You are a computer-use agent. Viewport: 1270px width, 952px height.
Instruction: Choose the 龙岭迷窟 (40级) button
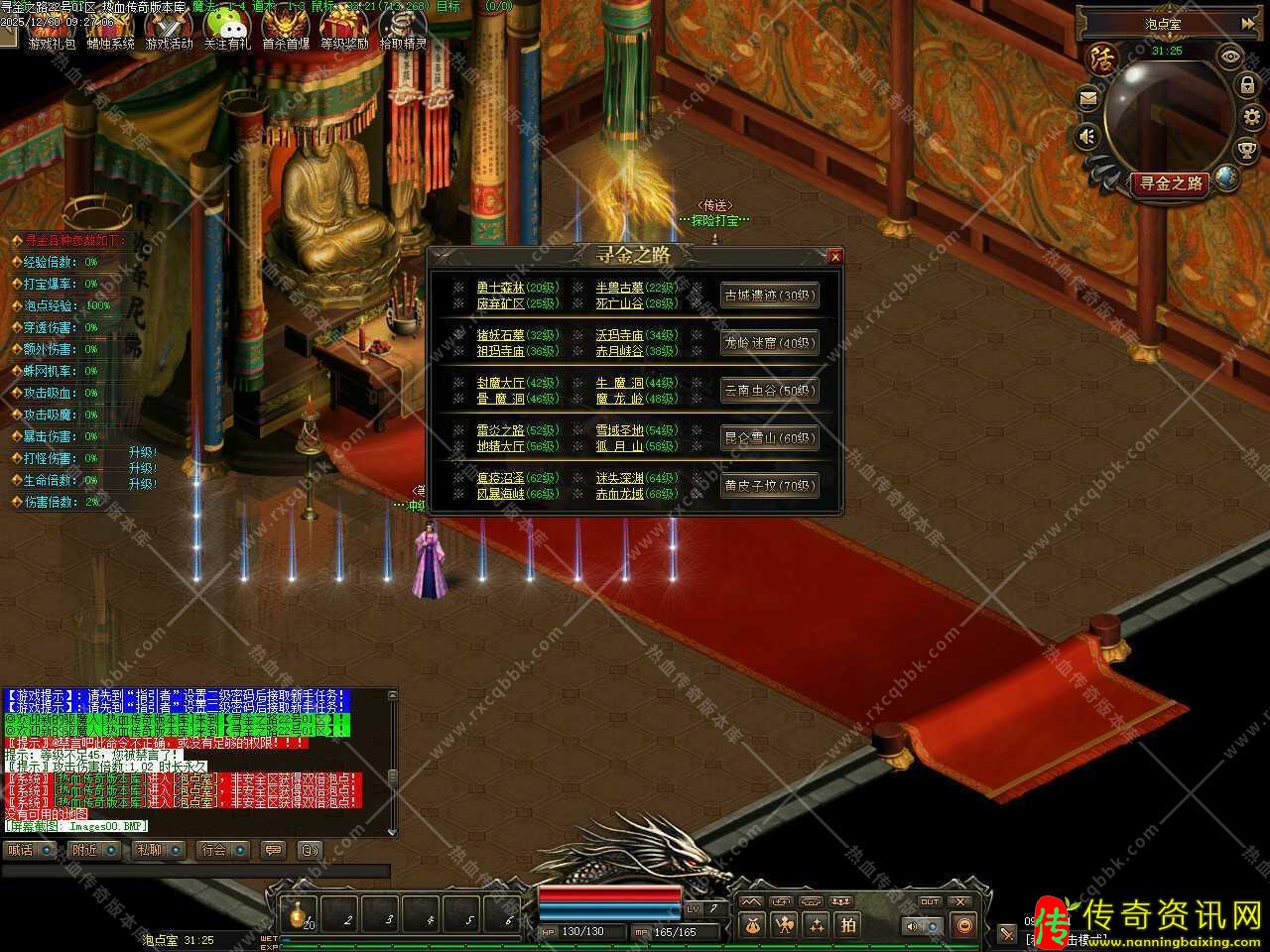pyautogui.click(x=769, y=343)
